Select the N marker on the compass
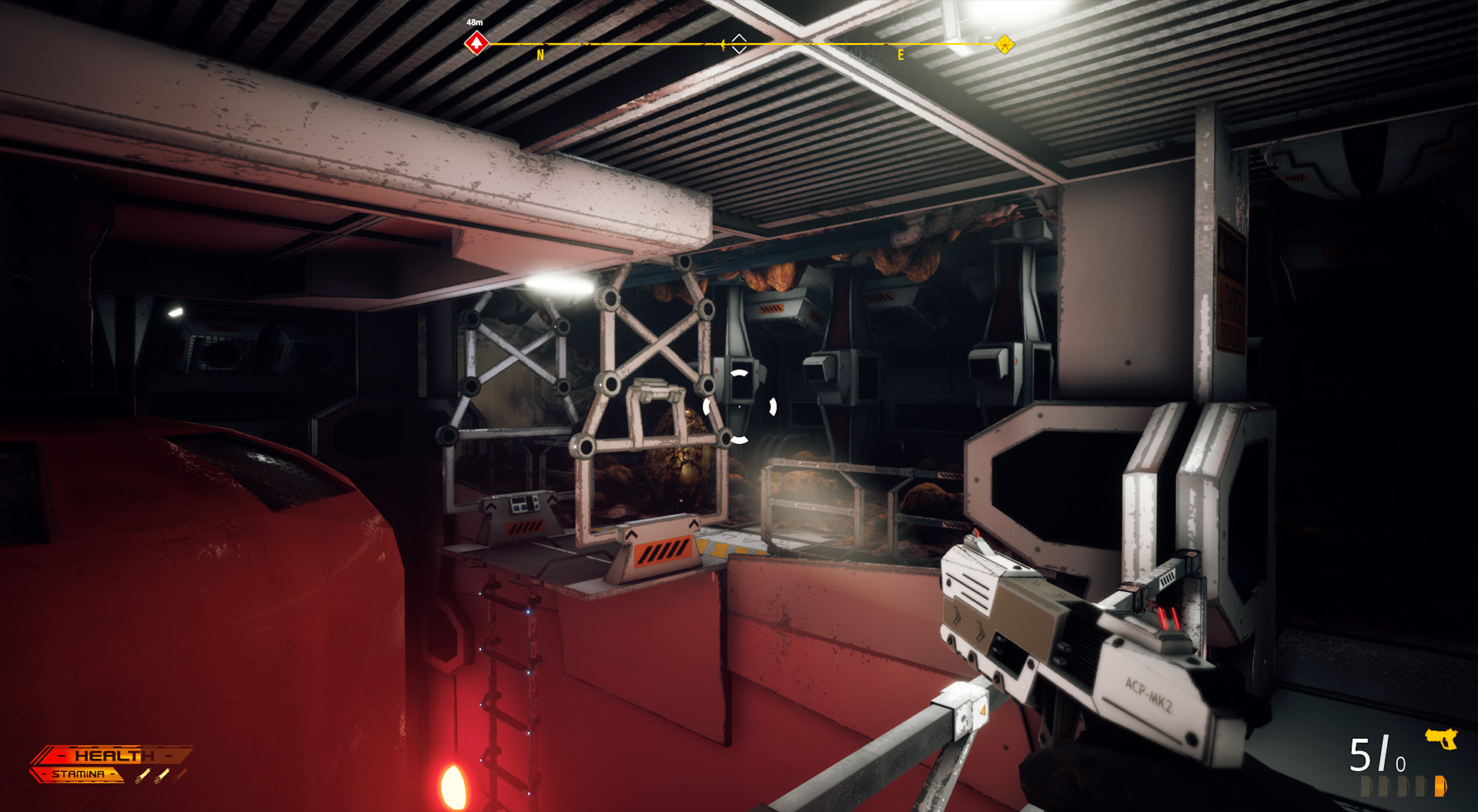 540,55
